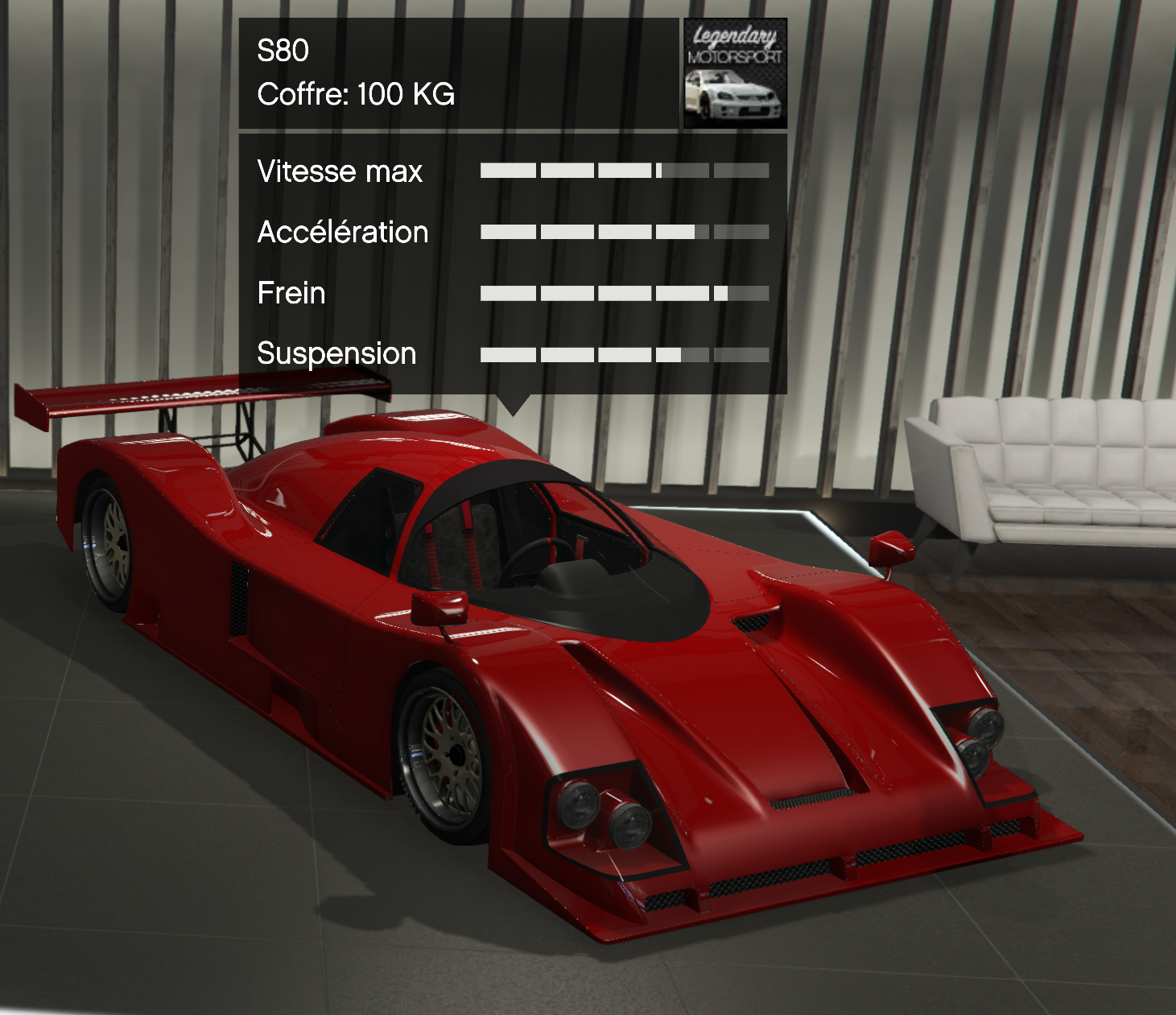1176x1015 pixels.
Task: Select the S80 vehicle title header
Action: [283, 51]
